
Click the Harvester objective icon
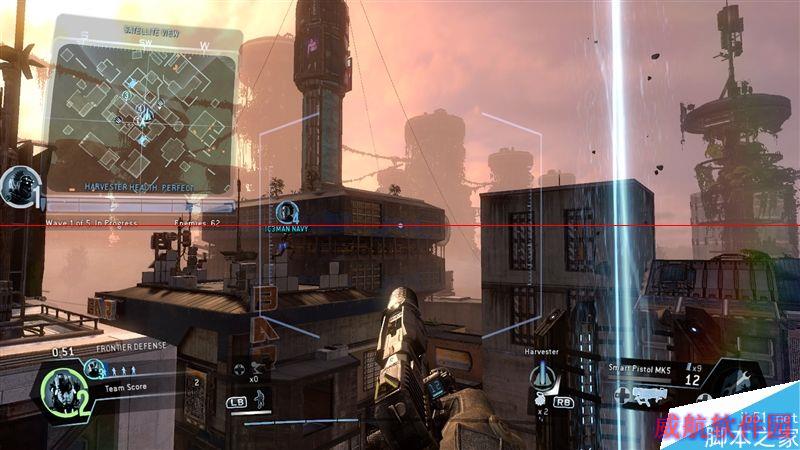pyautogui.click(x=545, y=379)
